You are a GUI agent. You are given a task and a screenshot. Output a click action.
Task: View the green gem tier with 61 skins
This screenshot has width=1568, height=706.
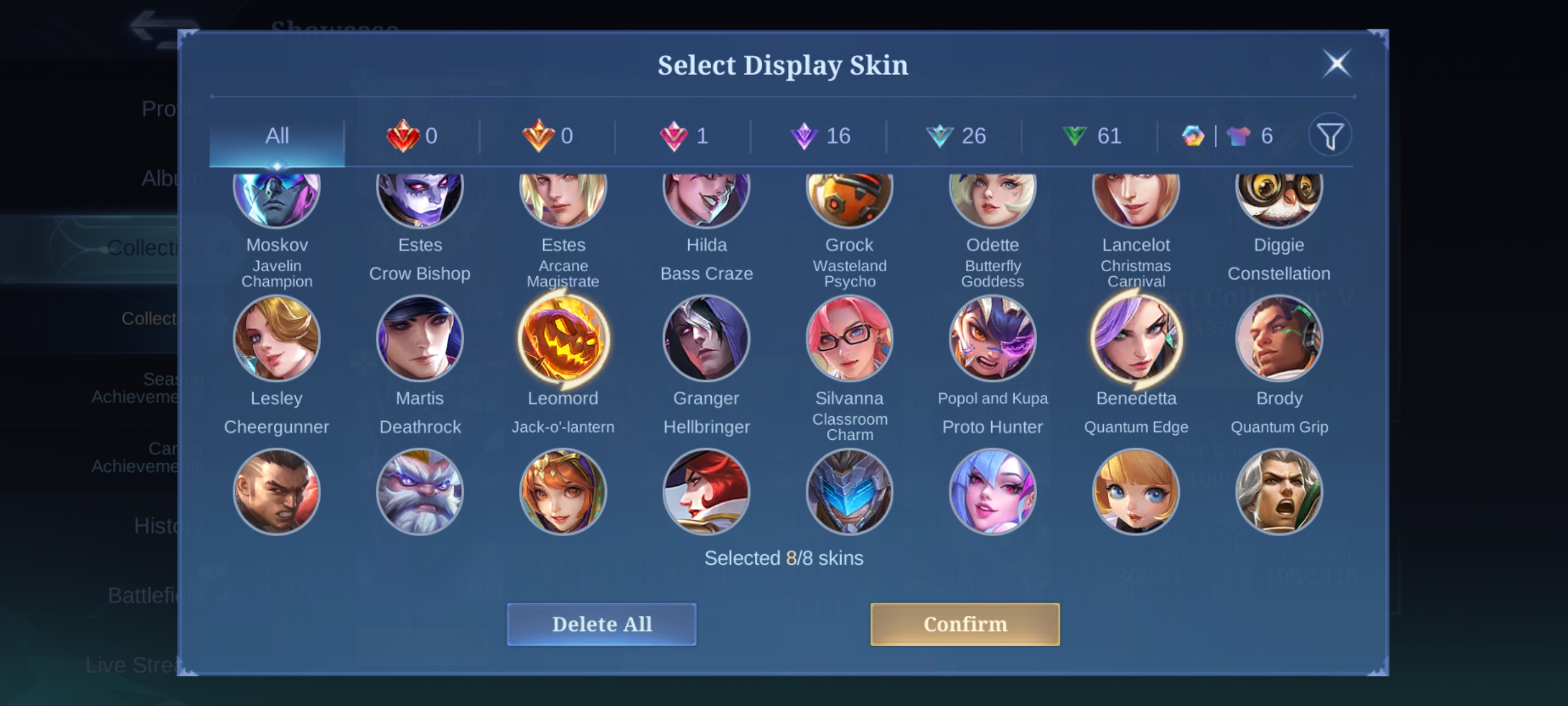point(1091,136)
